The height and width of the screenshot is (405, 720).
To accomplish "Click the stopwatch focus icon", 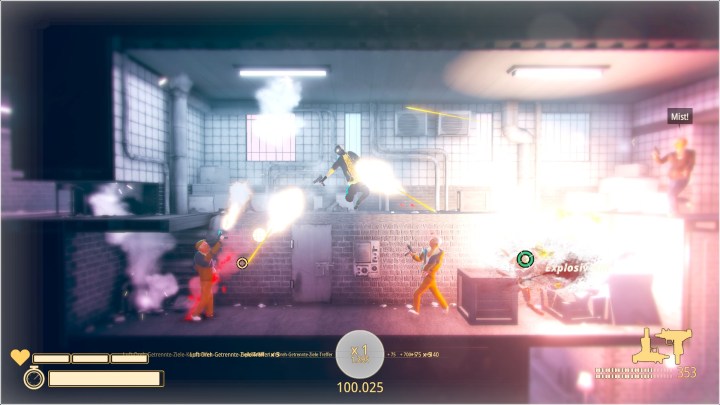I will click(32, 378).
